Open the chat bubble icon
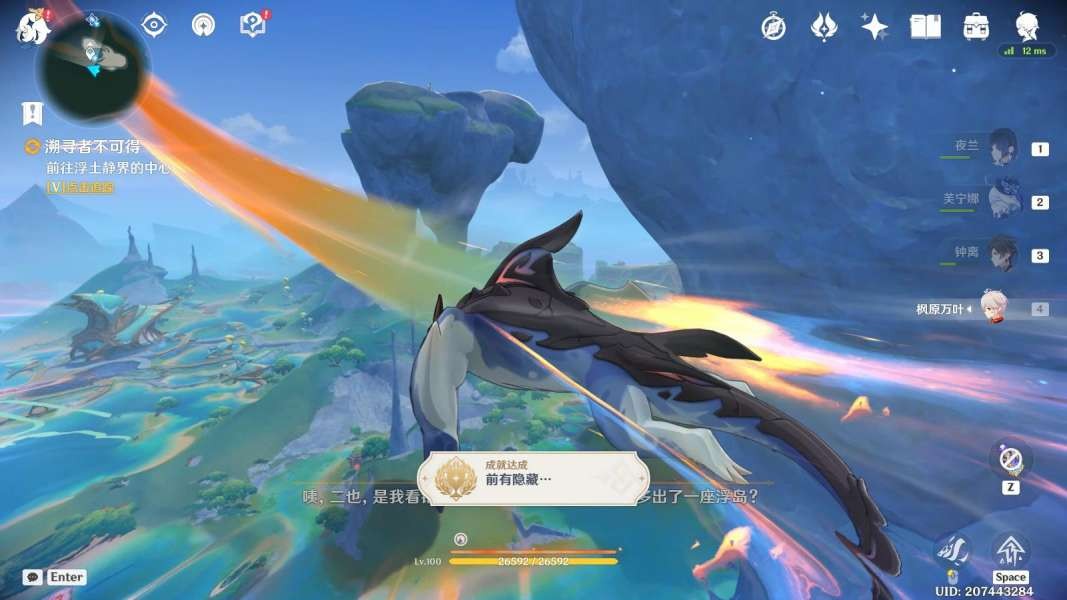The height and width of the screenshot is (600, 1067). (33, 577)
